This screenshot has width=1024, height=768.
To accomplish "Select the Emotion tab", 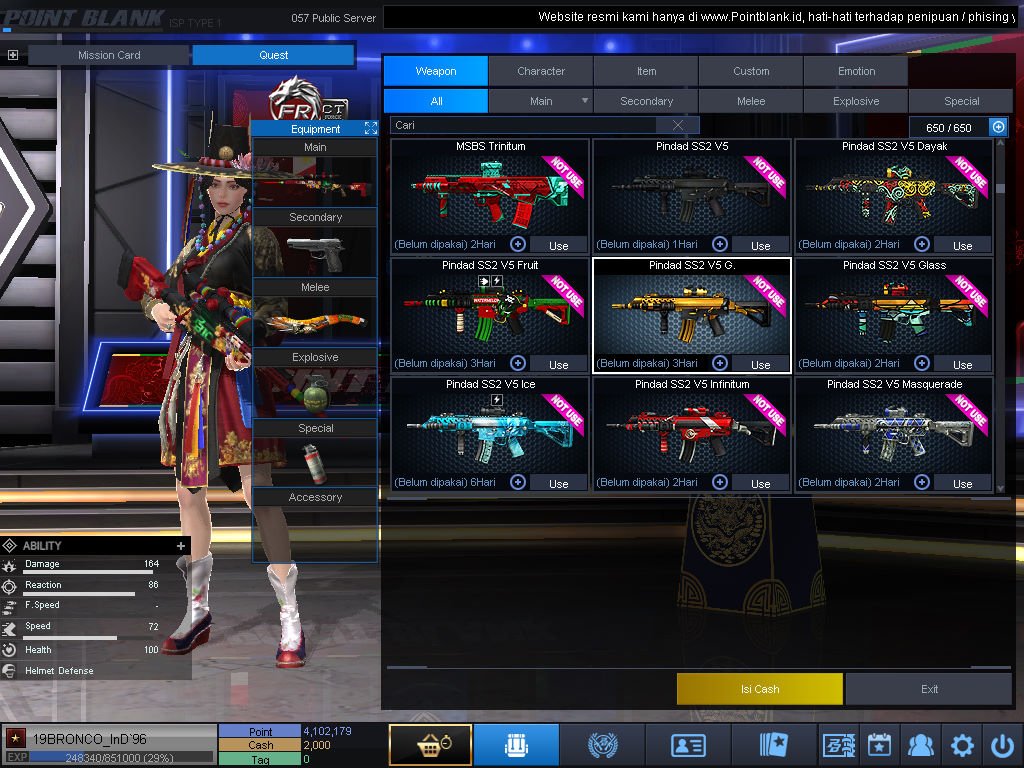I will click(x=856, y=71).
